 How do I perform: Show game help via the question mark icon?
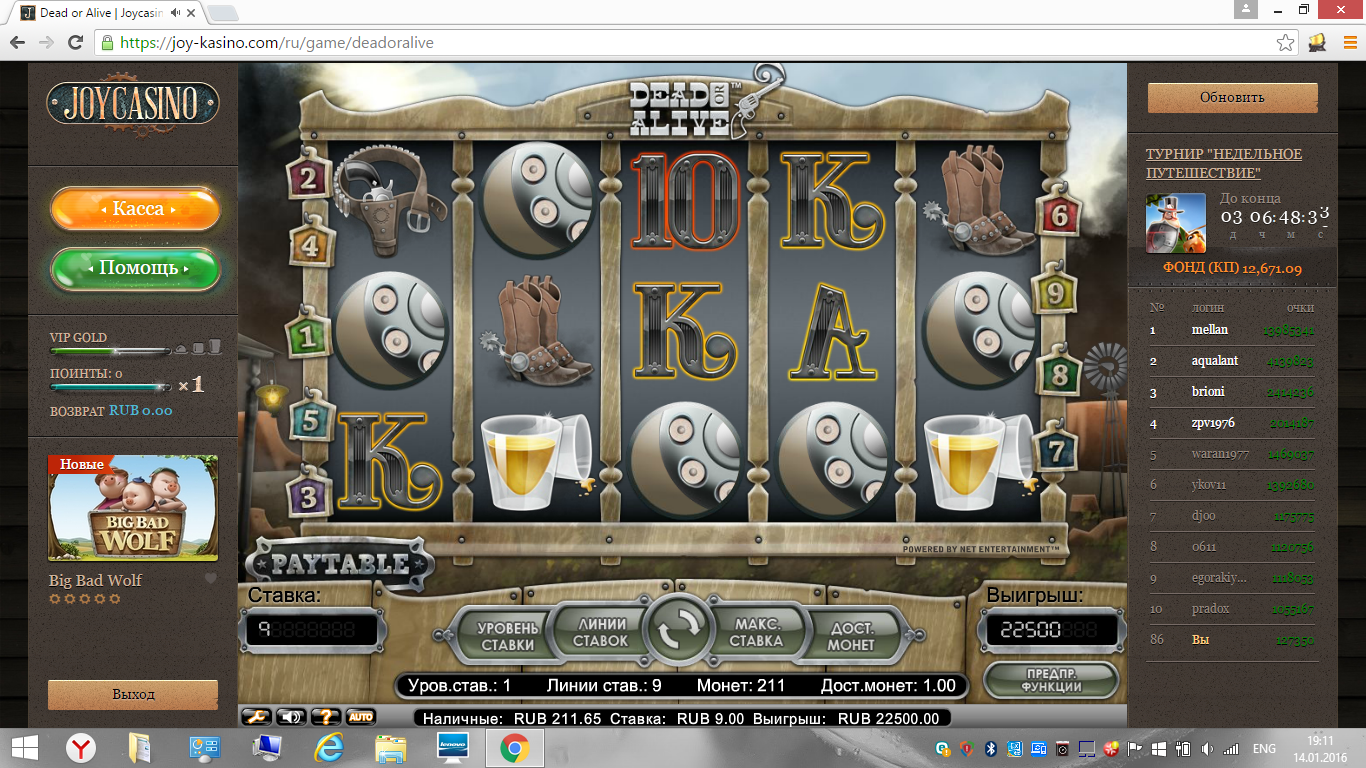326,716
